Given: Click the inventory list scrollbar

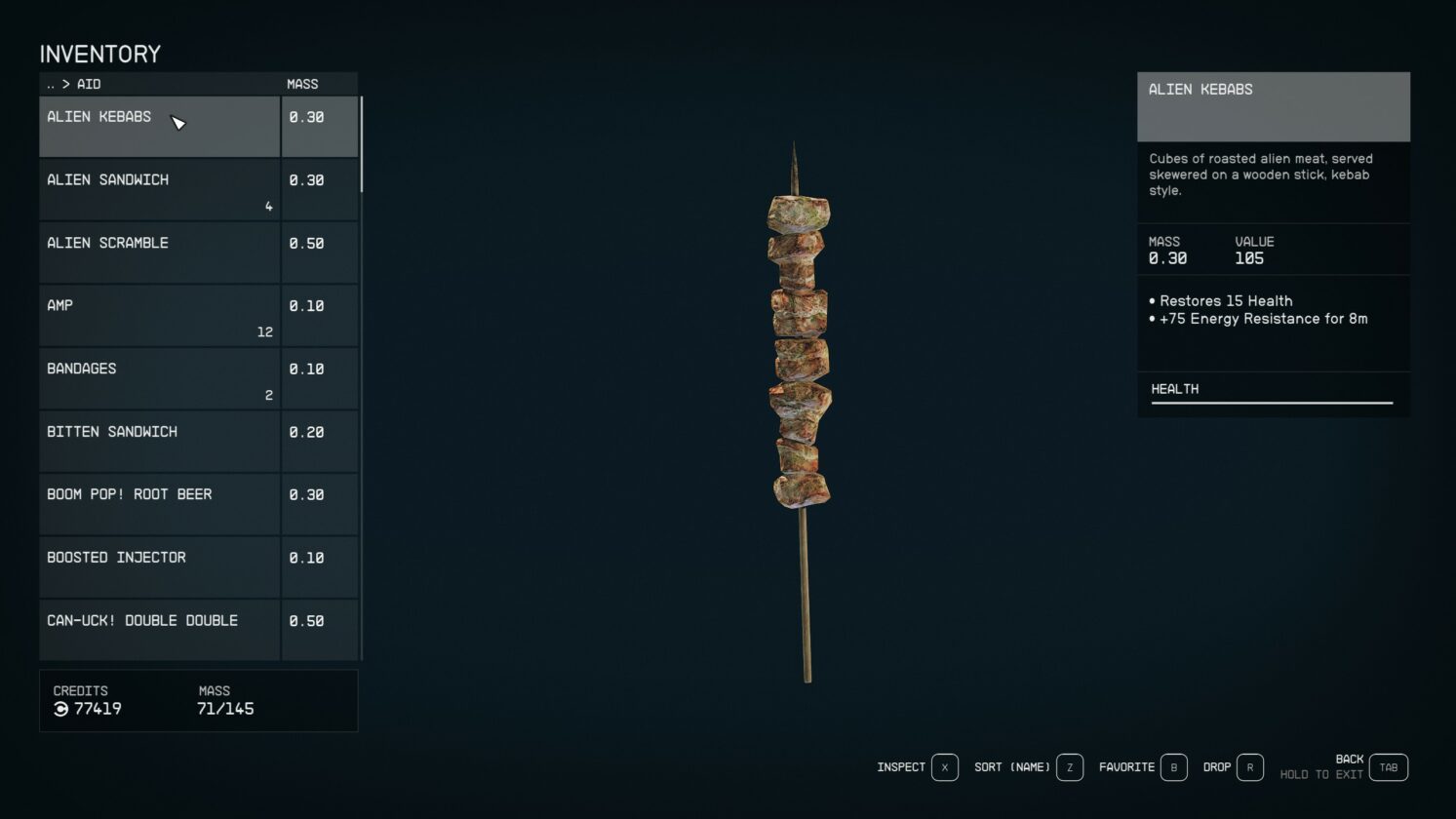Looking at the screenshot, I should pyautogui.click(x=362, y=144).
